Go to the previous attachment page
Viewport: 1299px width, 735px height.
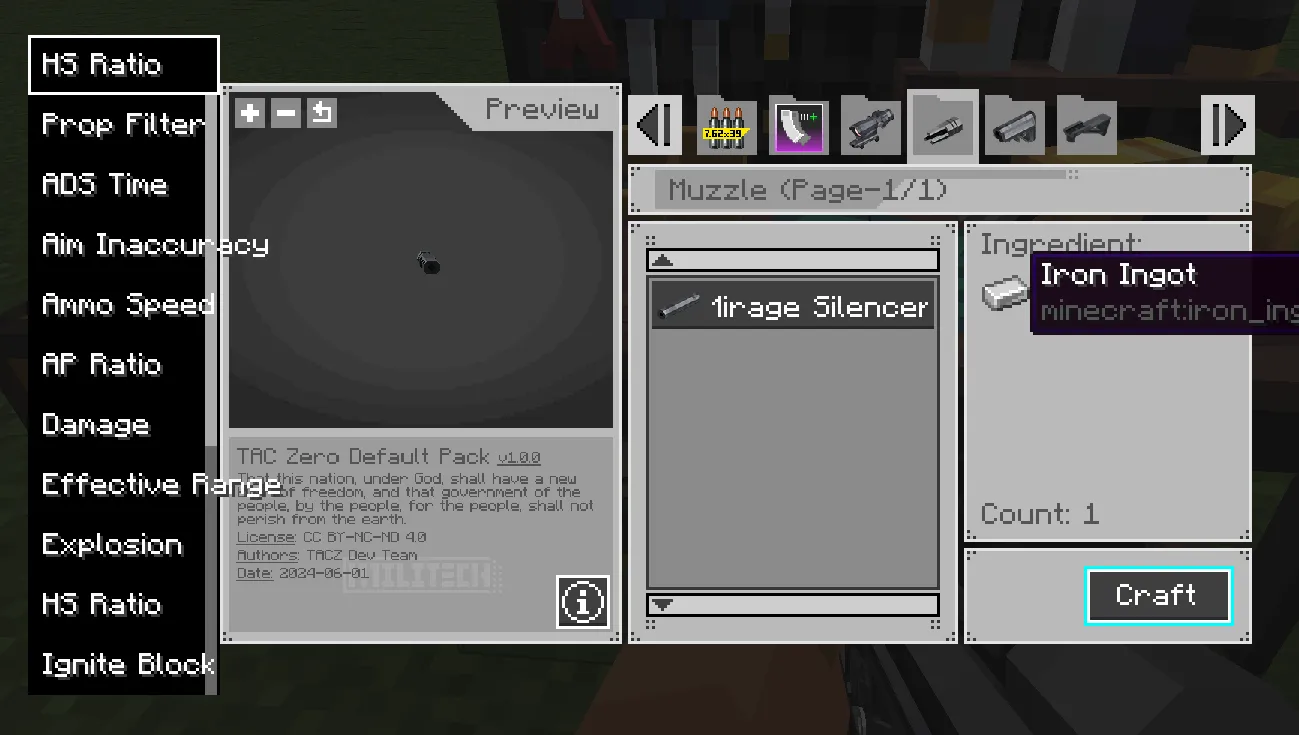coord(655,124)
